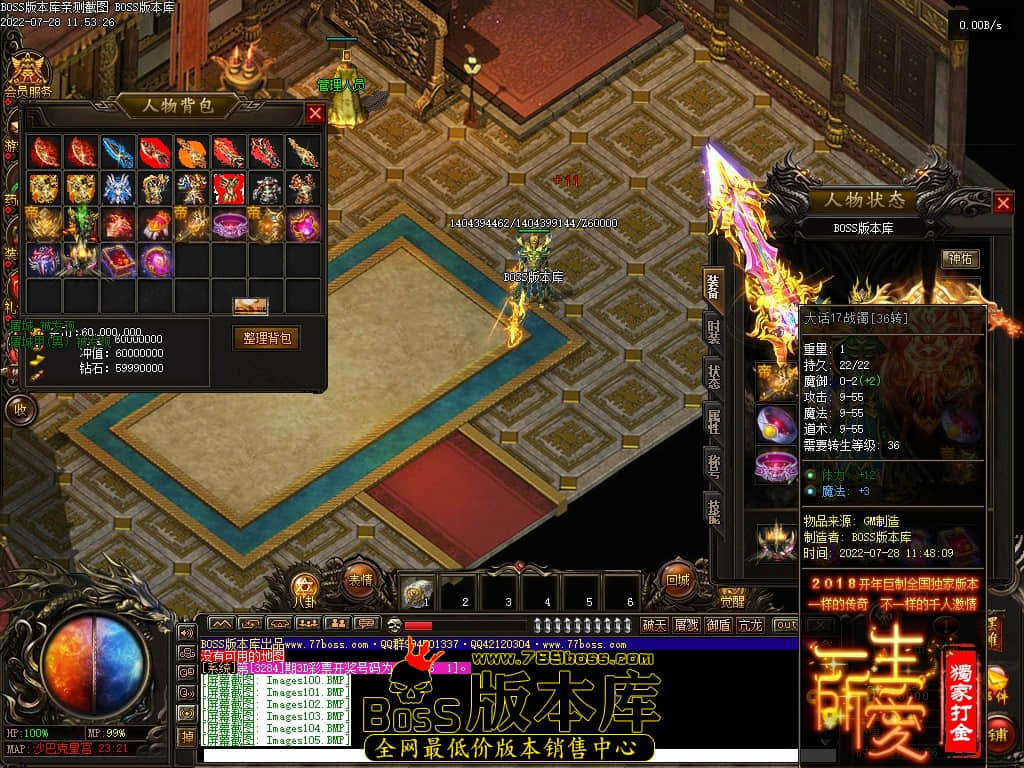This screenshot has width=1024, height=768.
Task: Close the 人物背包 inventory window
Action: [315, 114]
